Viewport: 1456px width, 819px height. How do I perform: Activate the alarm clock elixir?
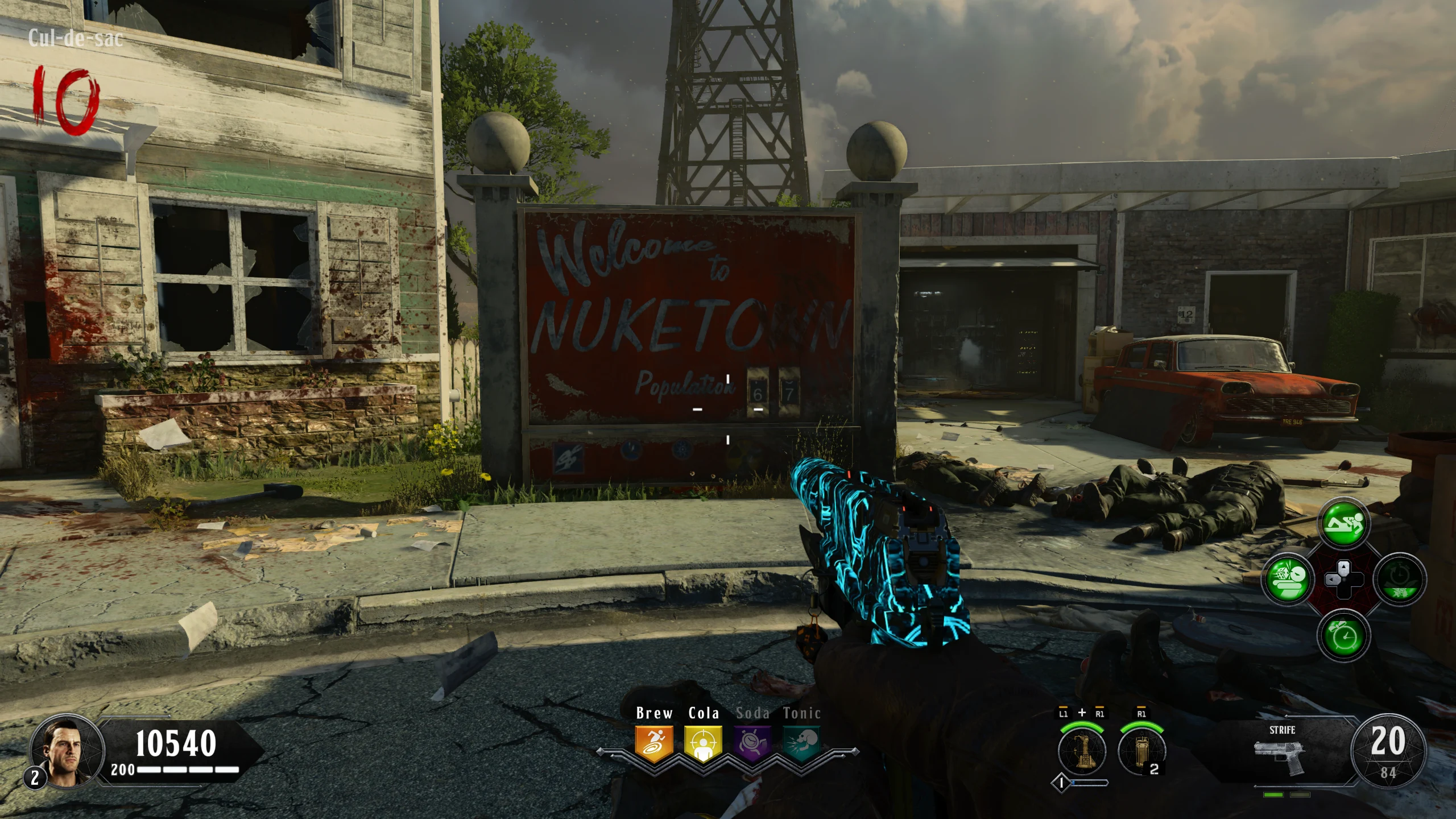[x=1344, y=635]
